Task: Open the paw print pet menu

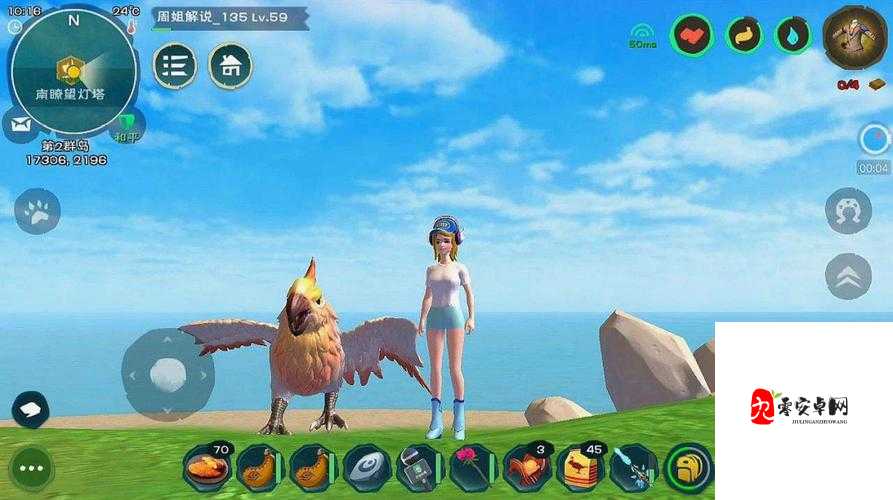Action: (37, 211)
